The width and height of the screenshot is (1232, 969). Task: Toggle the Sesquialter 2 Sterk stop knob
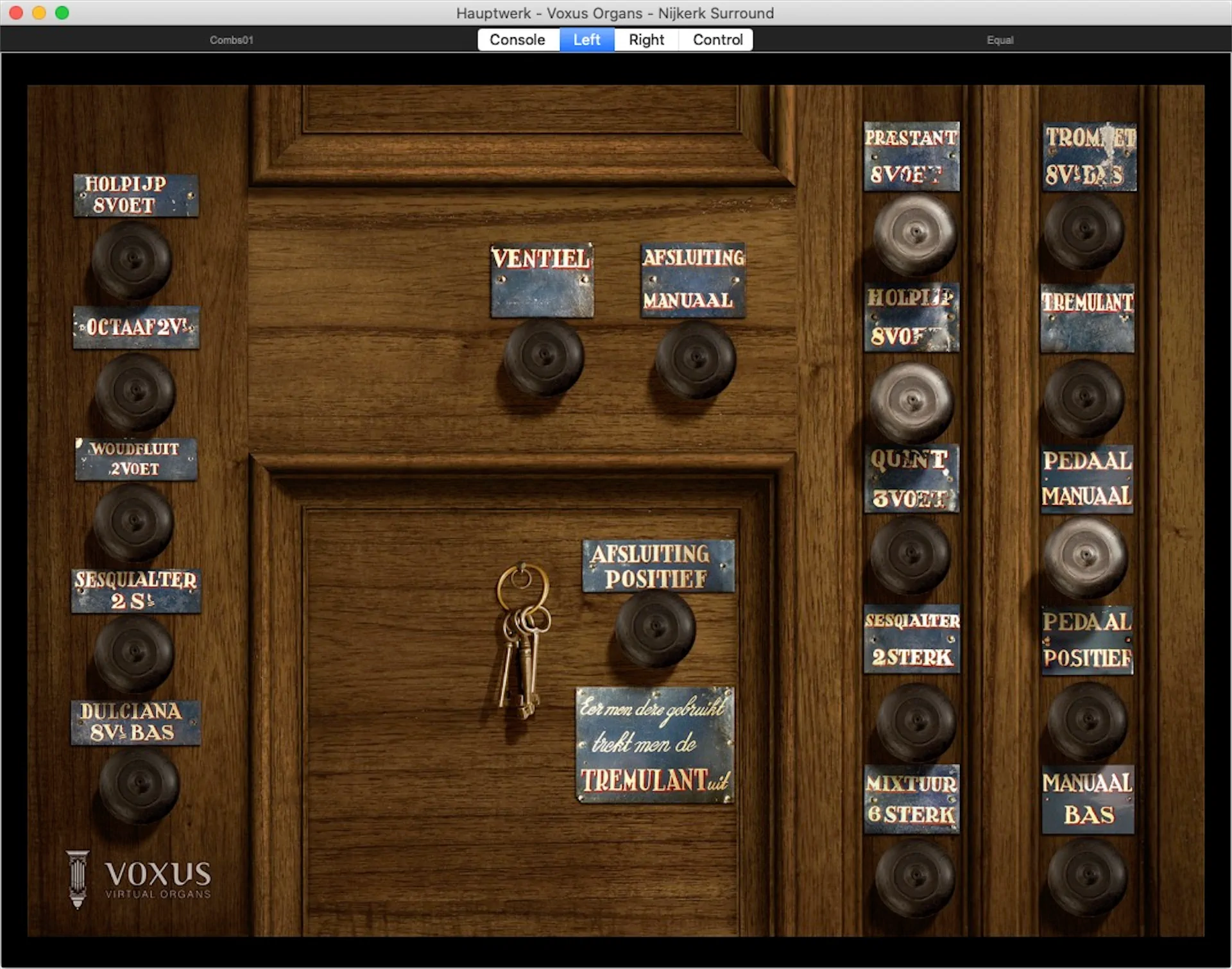click(x=916, y=721)
